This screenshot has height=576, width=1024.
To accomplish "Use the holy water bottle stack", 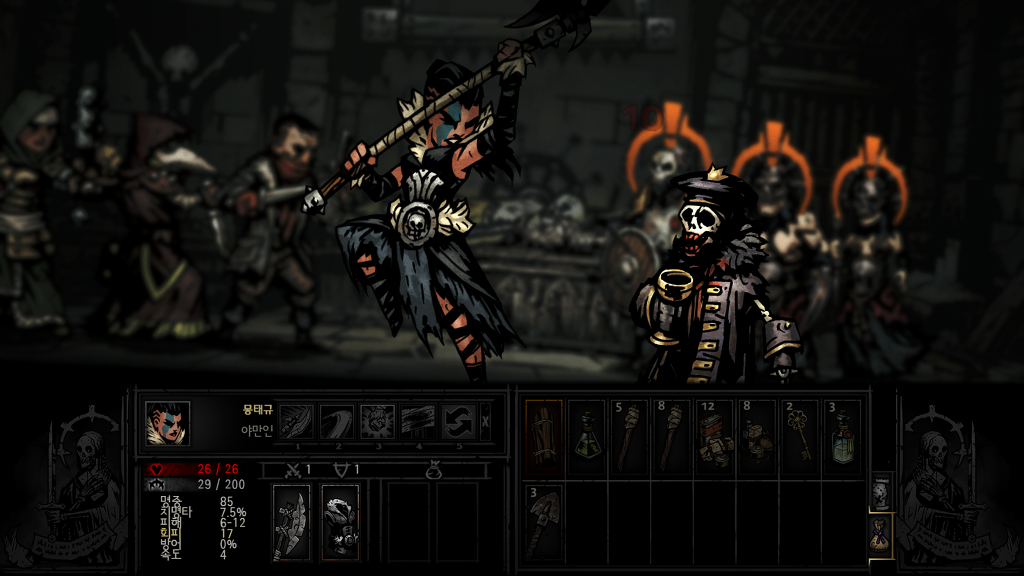I will [x=842, y=437].
